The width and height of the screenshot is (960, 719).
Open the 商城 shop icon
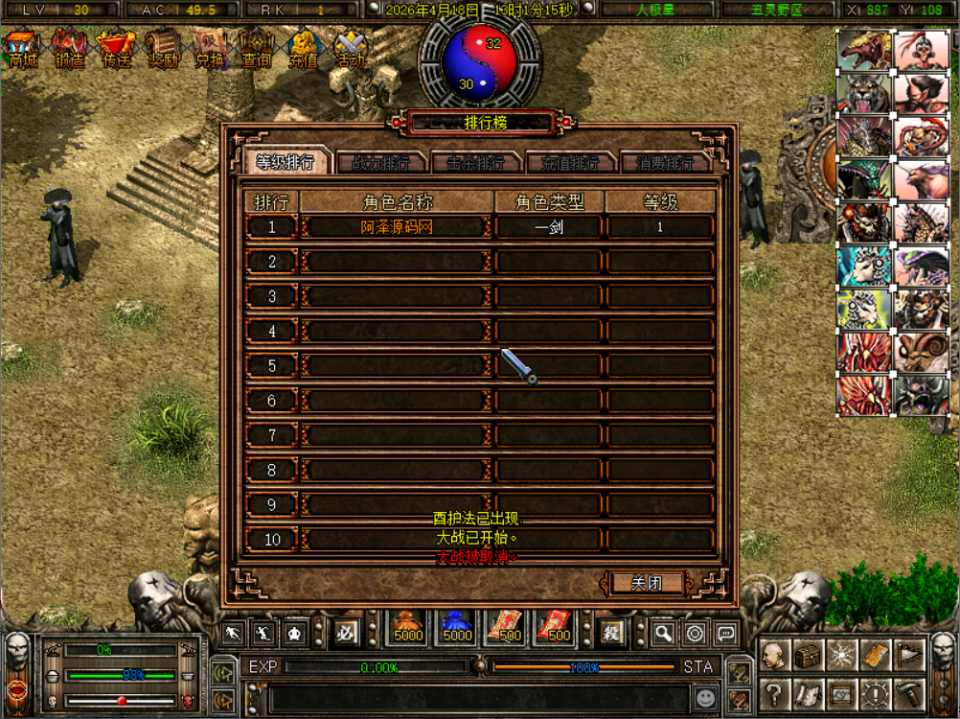point(22,49)
